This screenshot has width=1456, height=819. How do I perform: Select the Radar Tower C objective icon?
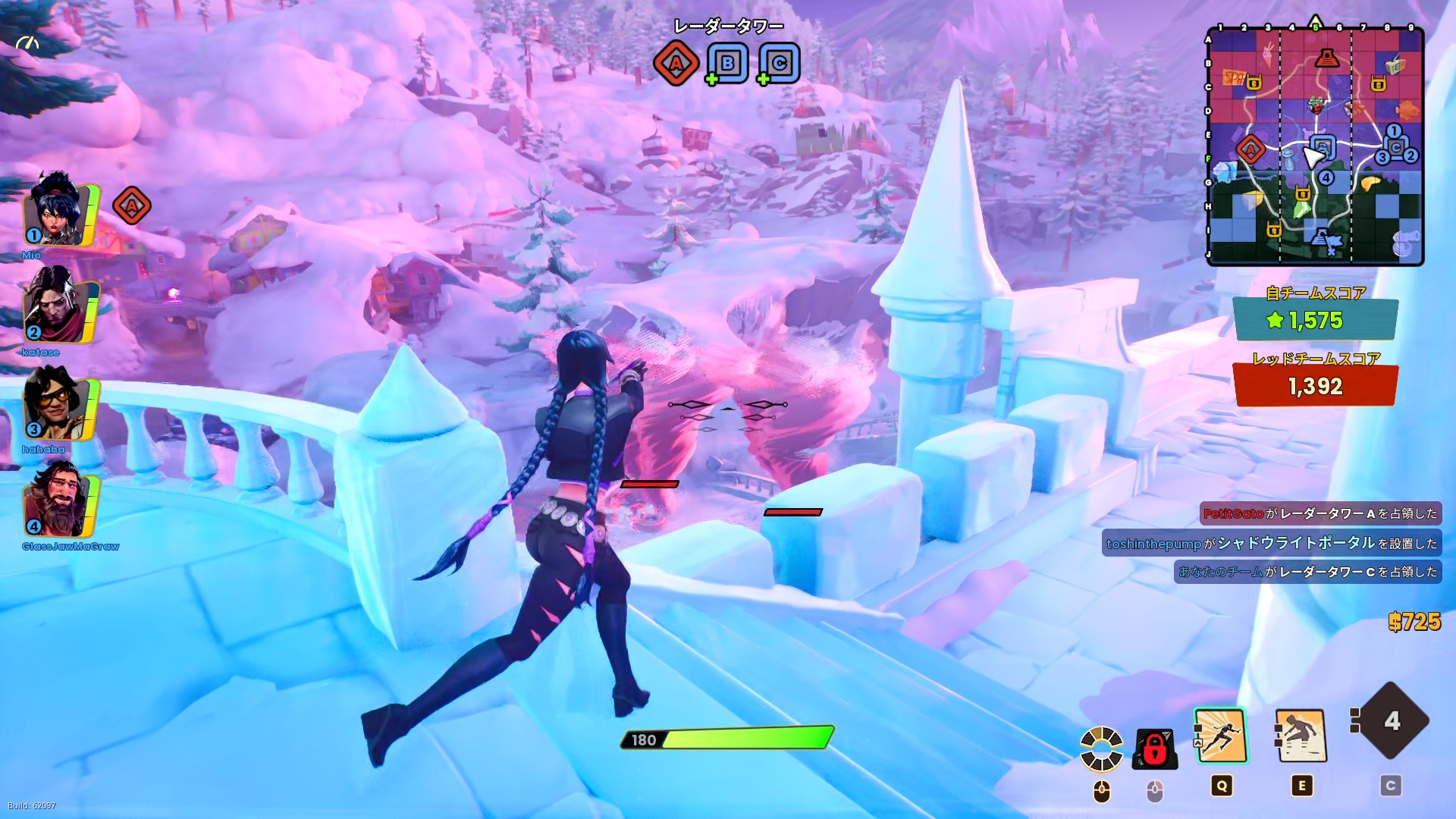click(779, 63)
